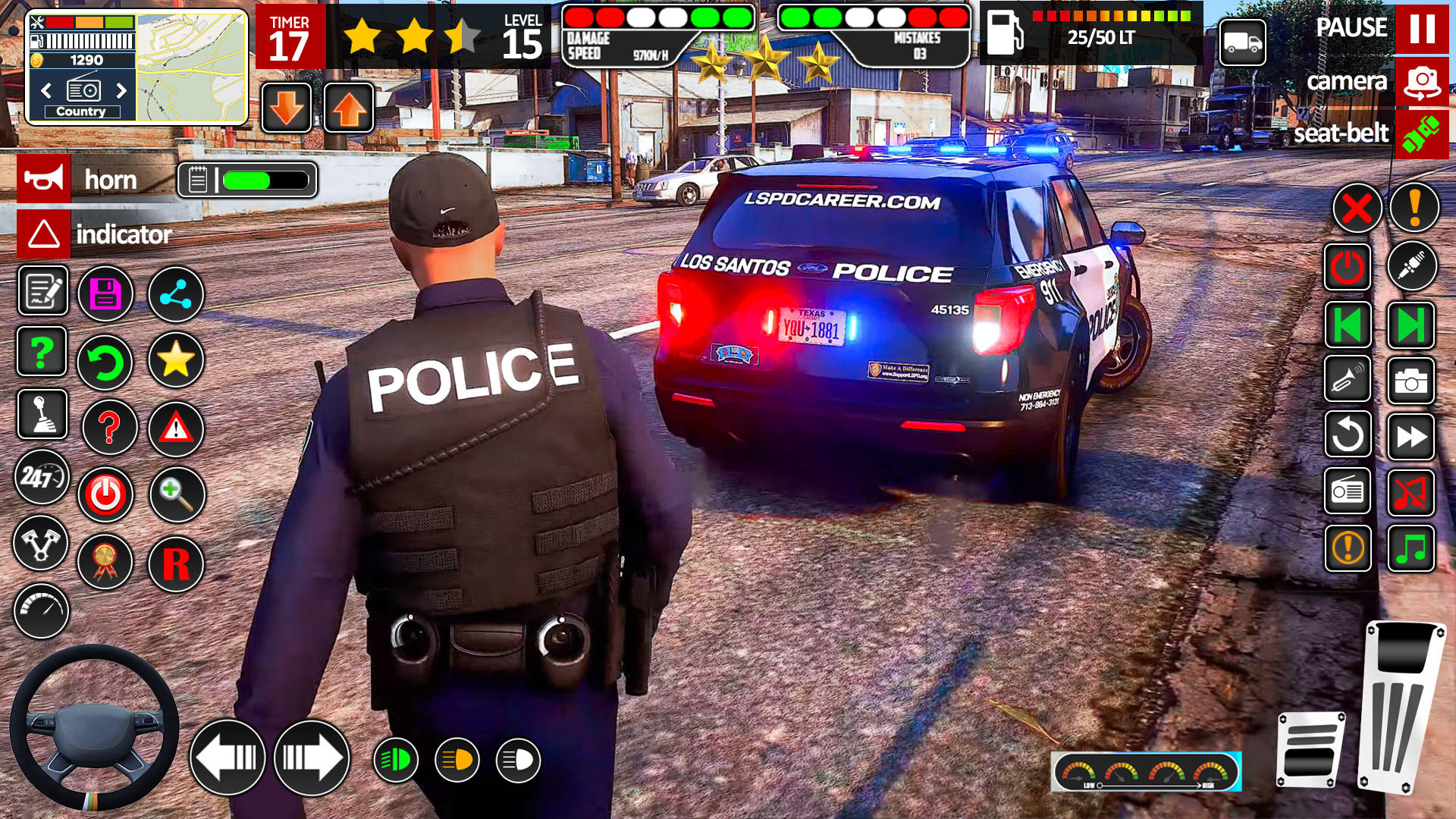Click the engine pistons icon
The image size is (1456, 819).
pos(42,544)
